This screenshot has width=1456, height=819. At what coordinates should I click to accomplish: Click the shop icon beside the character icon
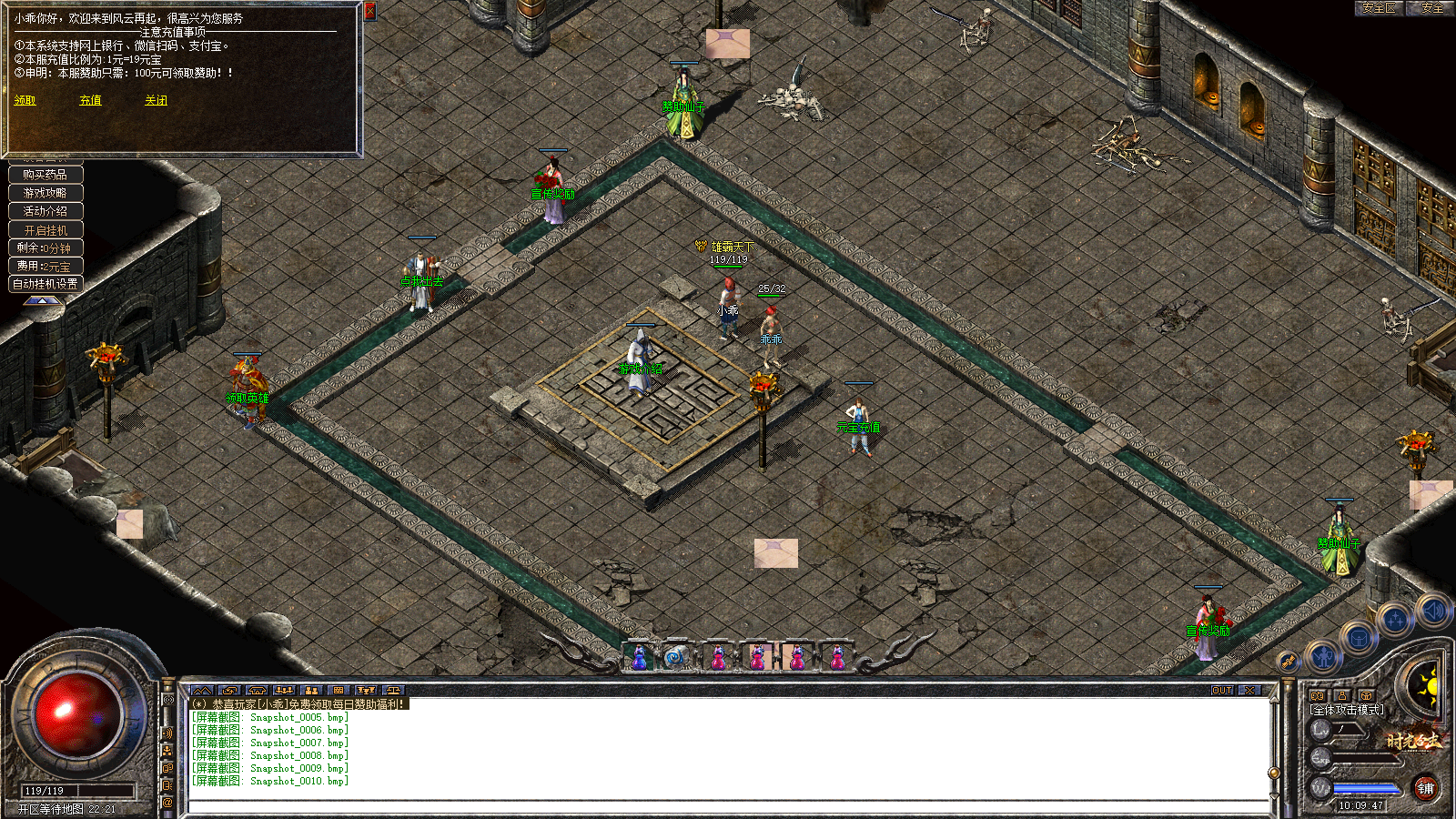tap(1365, 694)
